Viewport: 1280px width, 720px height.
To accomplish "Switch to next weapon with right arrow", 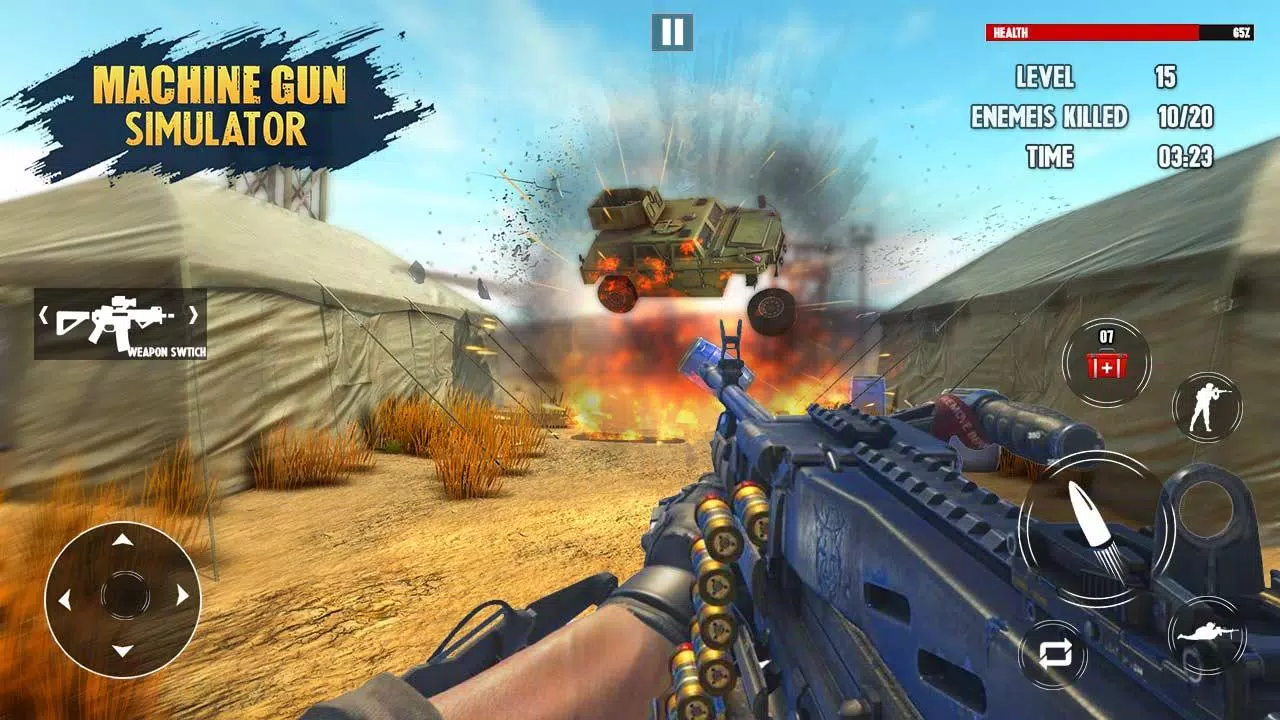I will click(195, 316).
